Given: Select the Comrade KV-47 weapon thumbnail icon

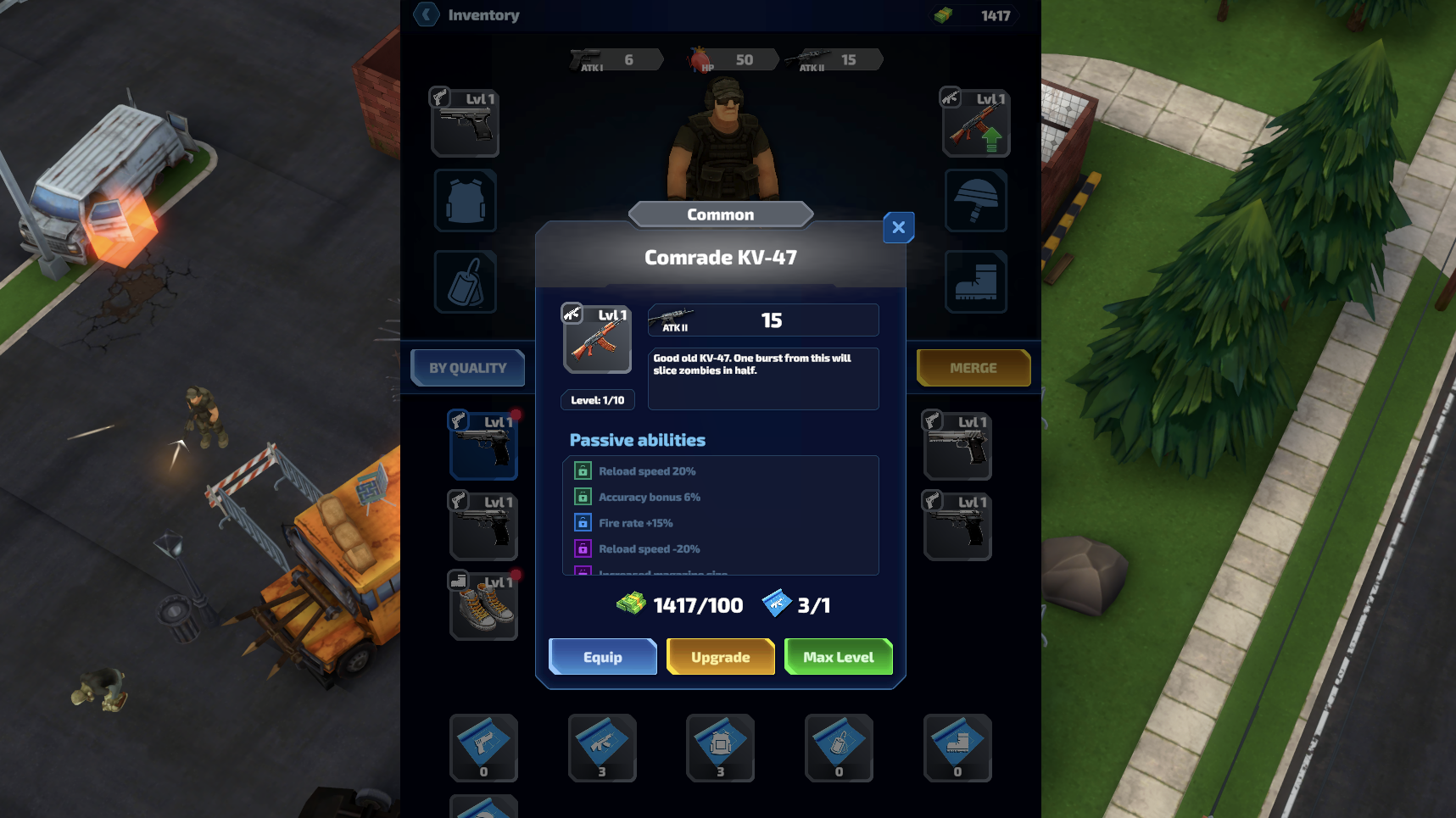Looking at the screenshot, I should click(597, 339).
